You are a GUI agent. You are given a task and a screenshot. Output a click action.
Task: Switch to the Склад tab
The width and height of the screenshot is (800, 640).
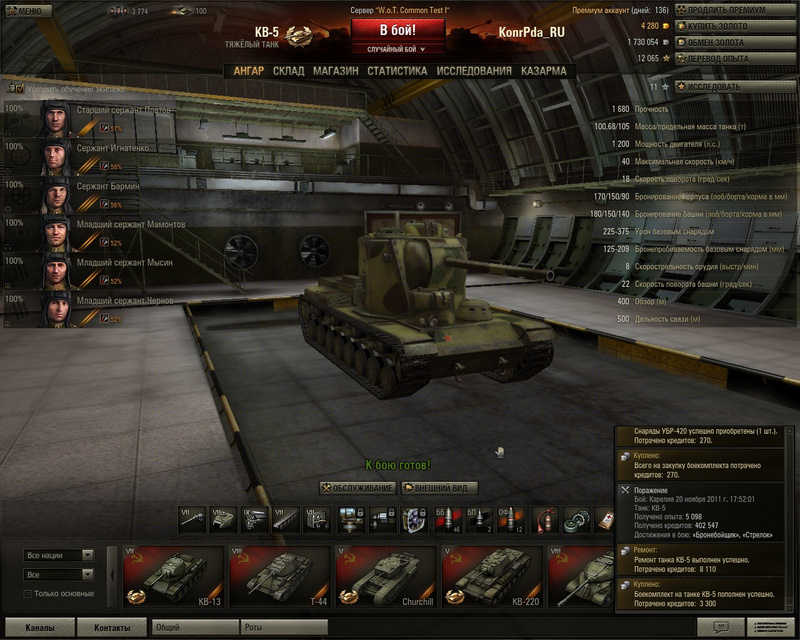pyautogui.click(x=288, y=72)
